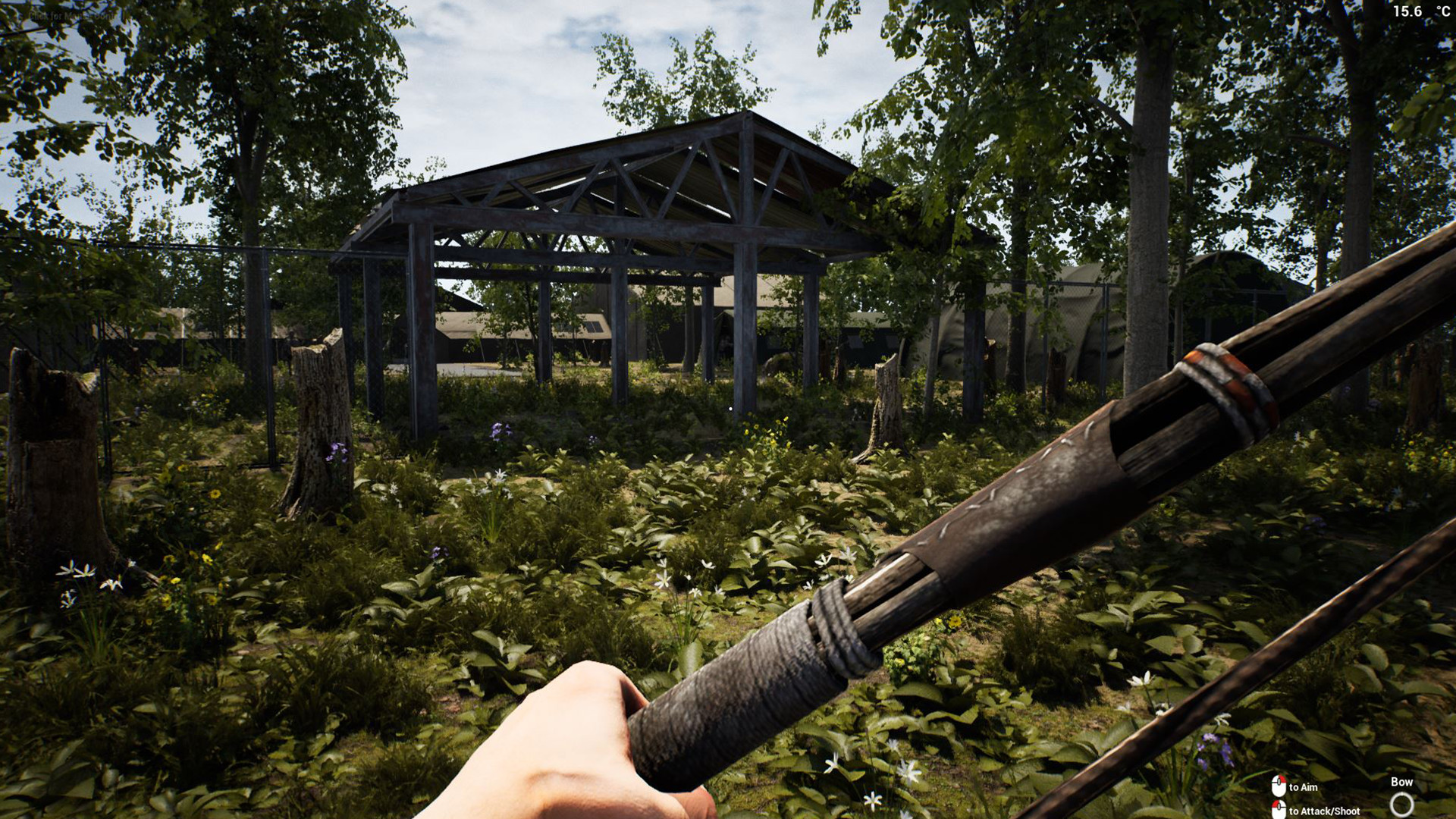Screen dimensions: 1456x819
Task: Click the red button on the Attack mouse icon
Action: coord(1276,805)
